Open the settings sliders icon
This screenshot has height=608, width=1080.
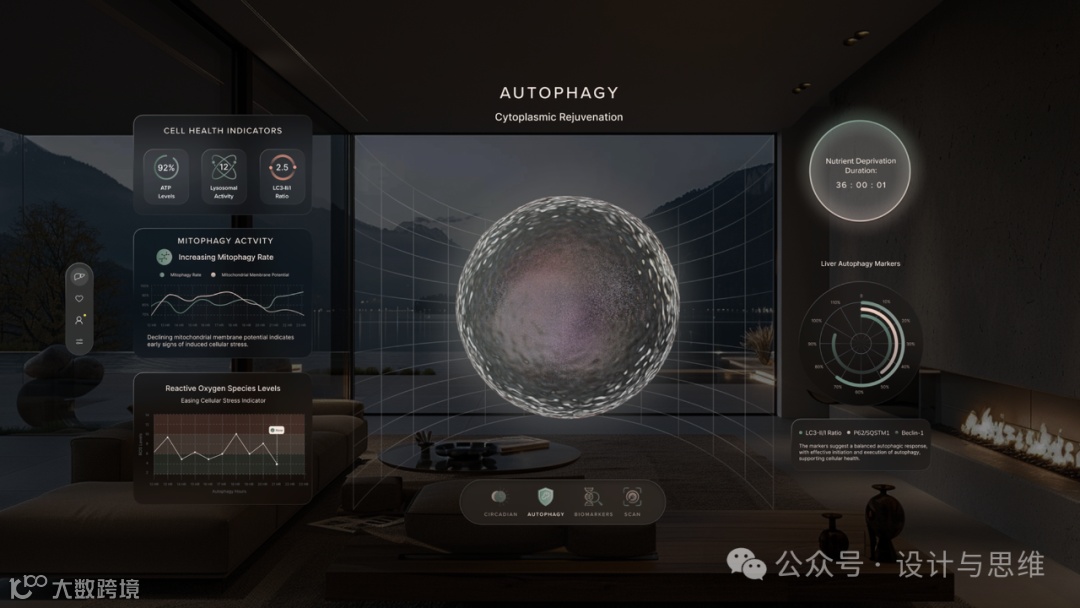click(79, 342)
